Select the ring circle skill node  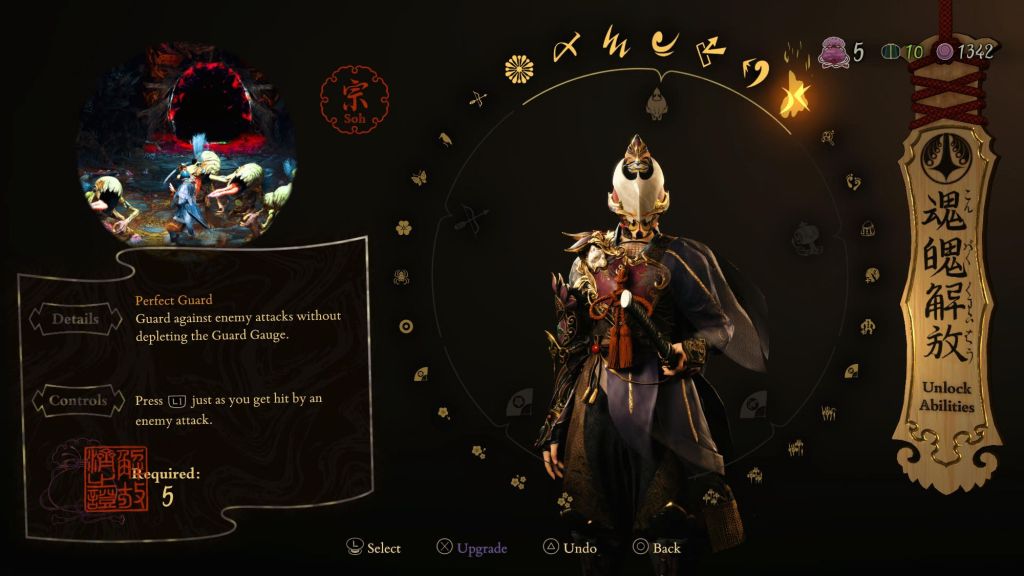coord(406,325)
